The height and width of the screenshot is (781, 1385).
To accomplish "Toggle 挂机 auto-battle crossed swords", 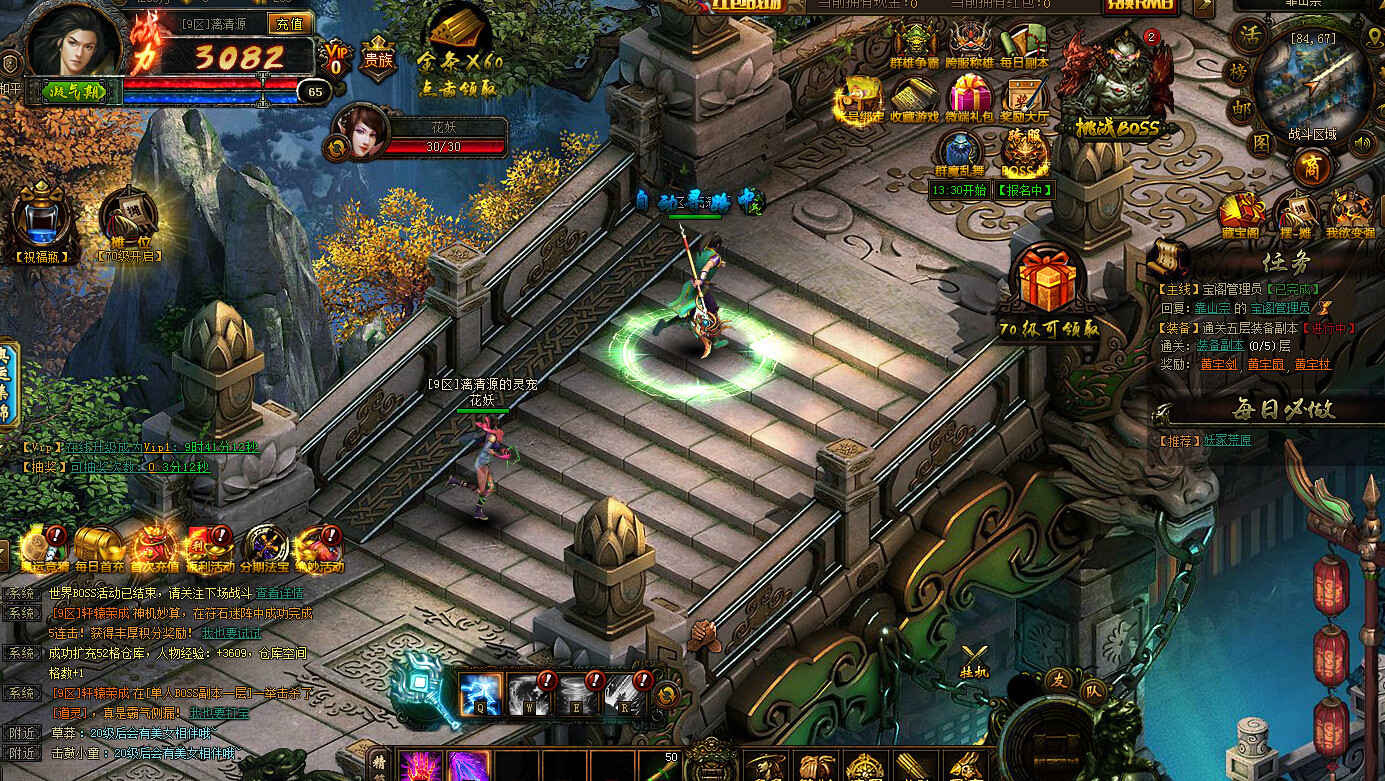I will click(974, 660).
